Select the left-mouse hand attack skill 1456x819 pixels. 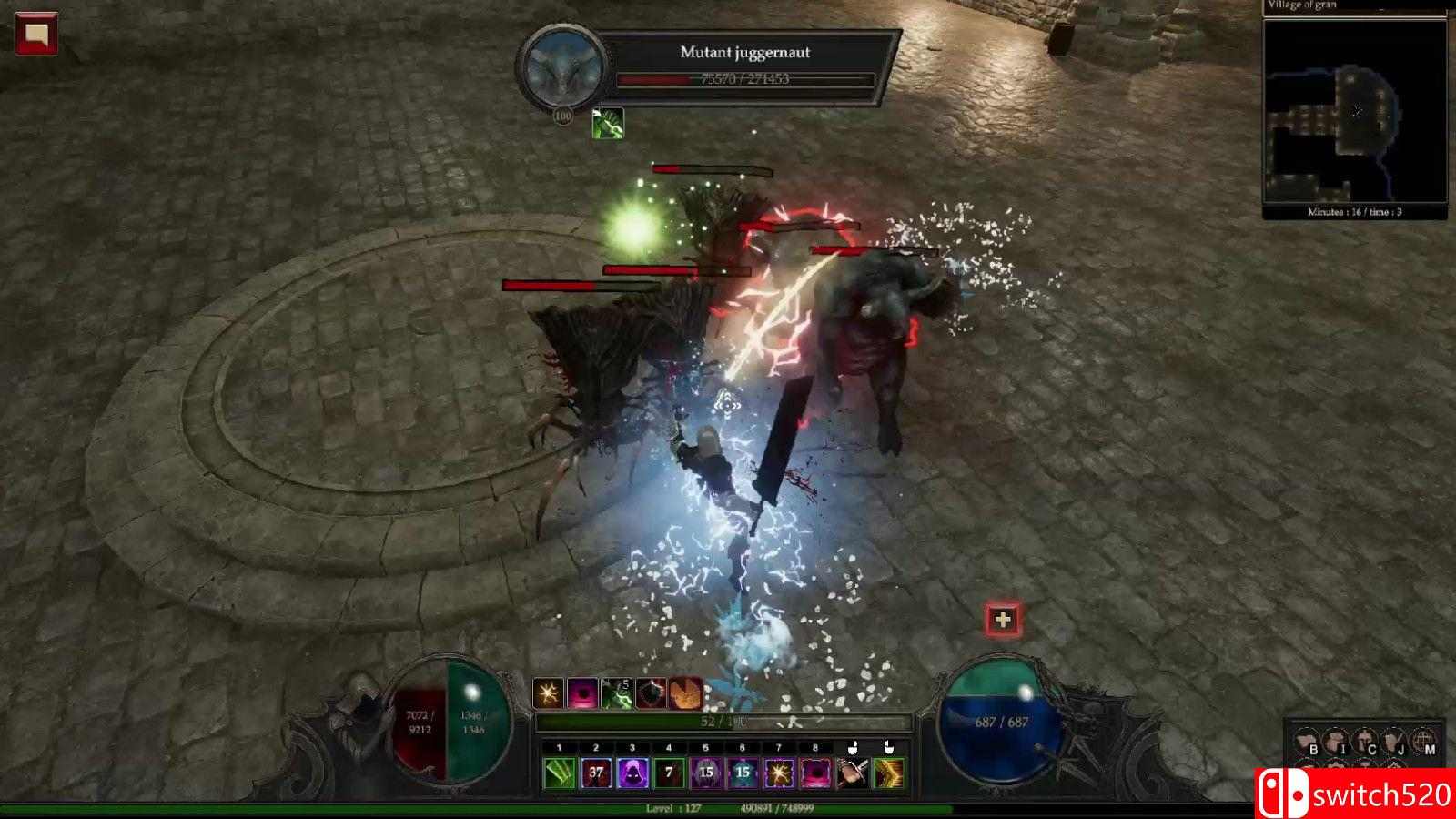pyautogui.click(x=853, y=773)
